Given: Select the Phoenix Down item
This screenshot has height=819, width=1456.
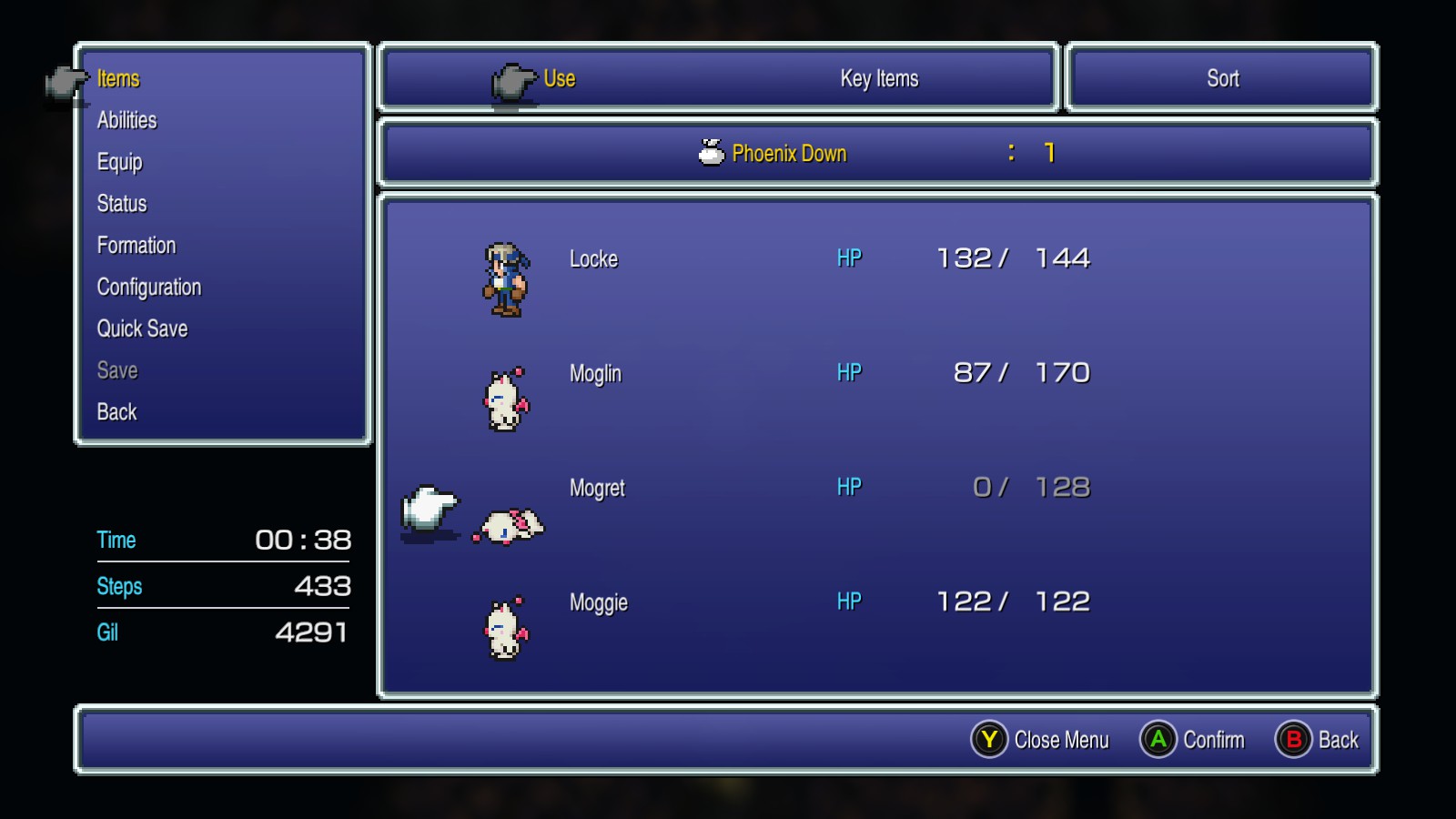Looking at the screenshot, I should pos(788,154).
